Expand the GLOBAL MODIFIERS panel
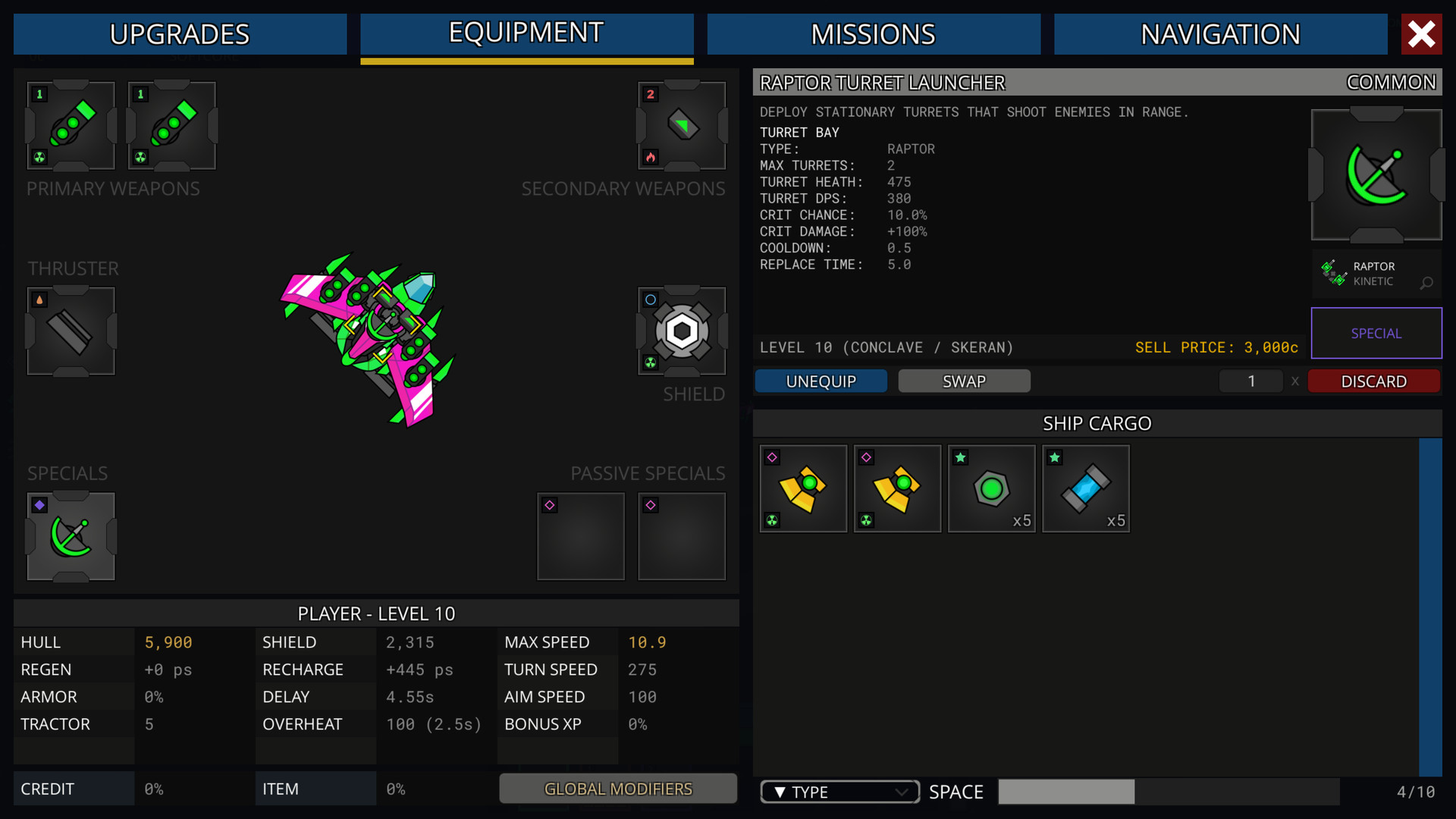Screen dimensions: 1456x819 click(x=617, y=789)
